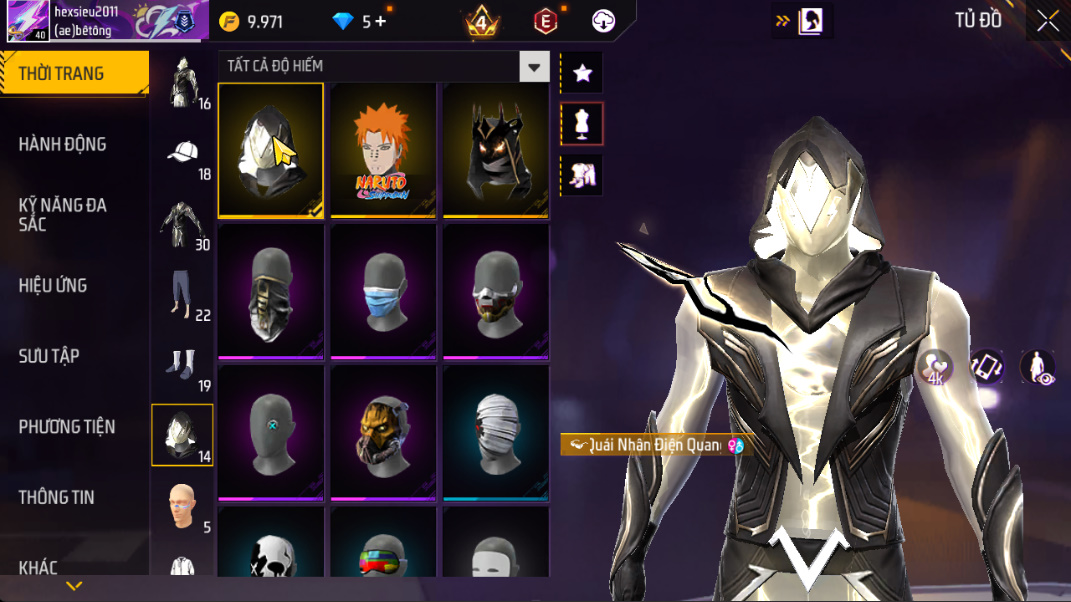Select the blue surgical mask head item
Viewport: 1071px width, 602px height.
coord(384,291)
